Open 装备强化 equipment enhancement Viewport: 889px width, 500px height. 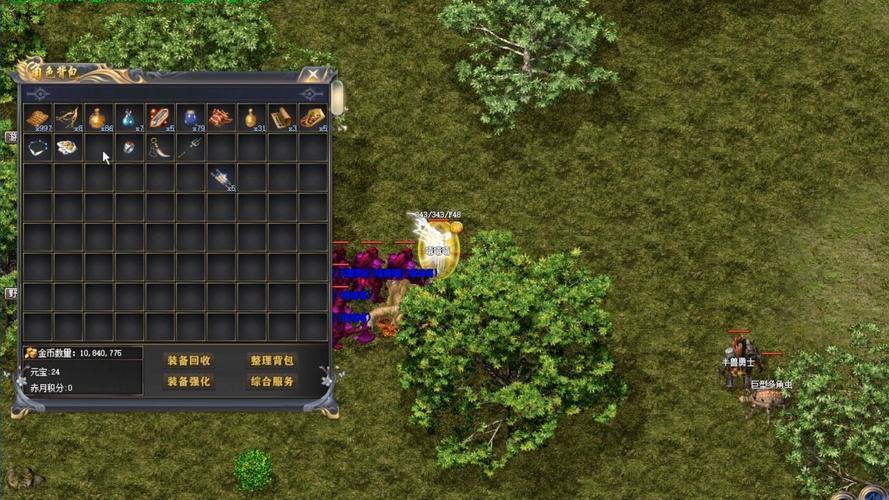click(188, 382)
